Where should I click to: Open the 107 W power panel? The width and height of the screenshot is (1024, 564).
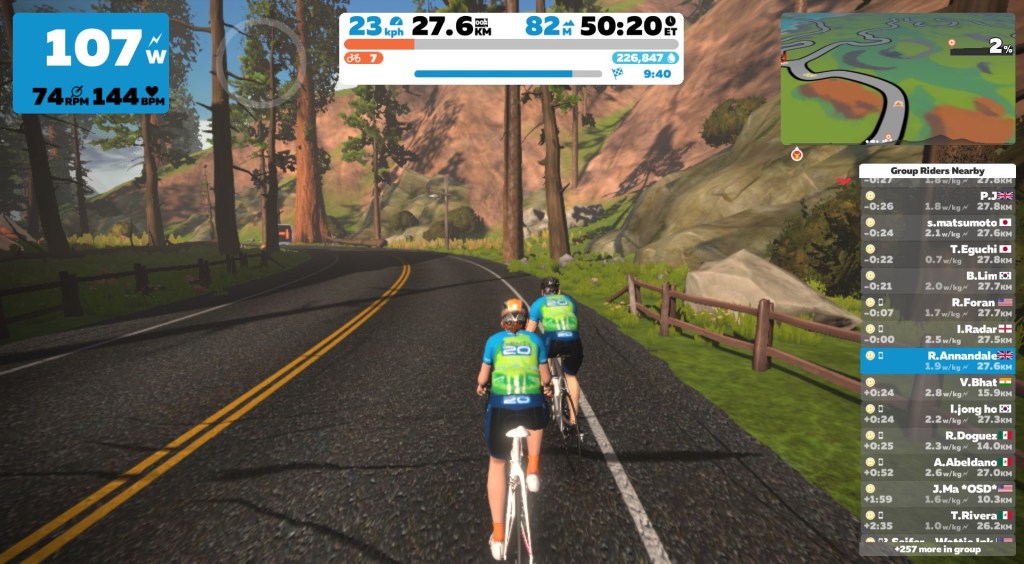(x=91, y=62)
